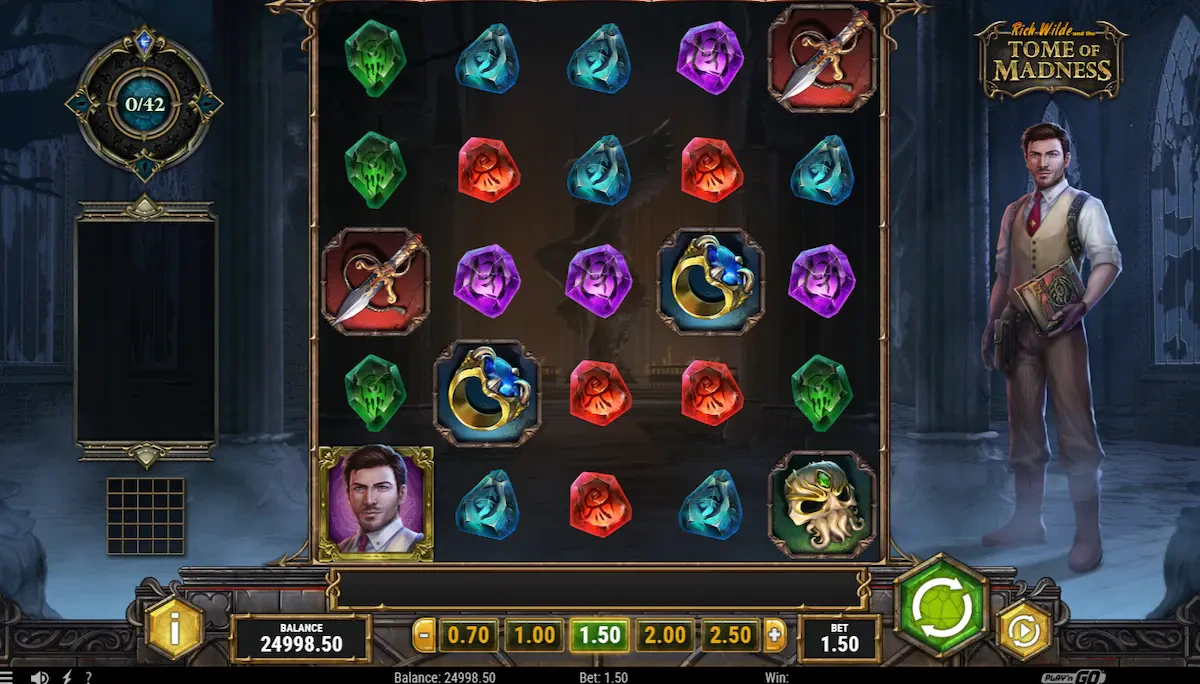Open the autoplay settings
The width and height of the screenshot is (1200, 684).
1024,630
